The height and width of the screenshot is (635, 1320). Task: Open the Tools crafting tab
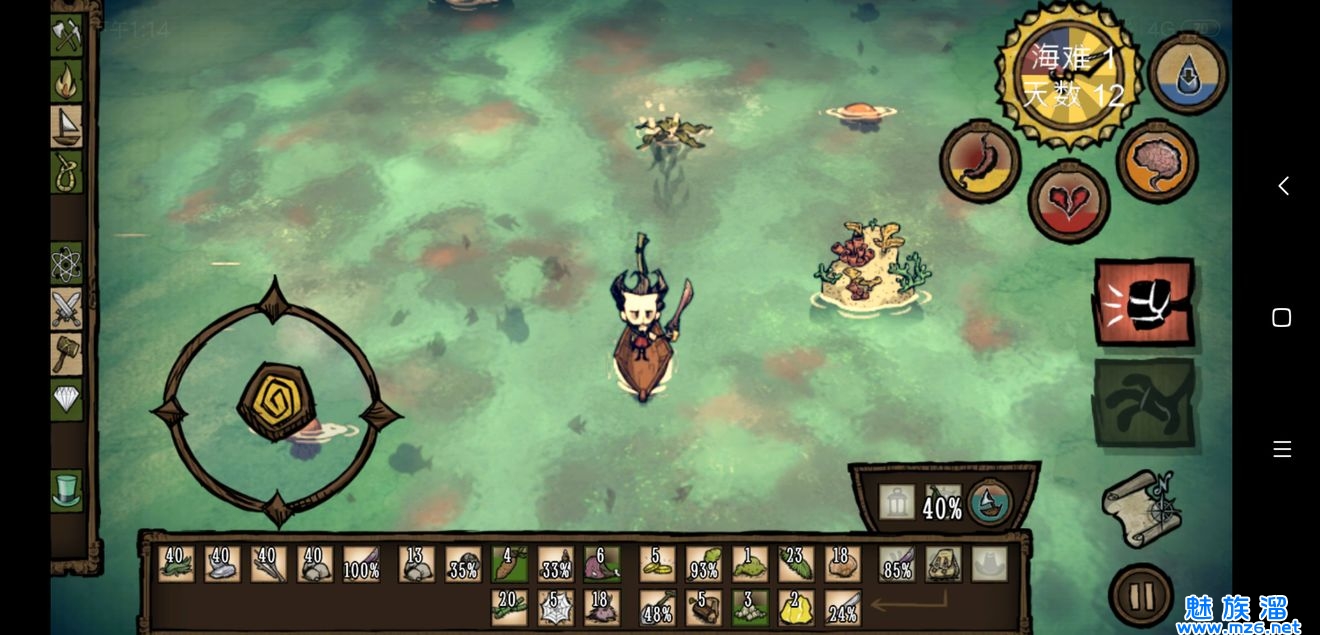click(x=66, y=35)
